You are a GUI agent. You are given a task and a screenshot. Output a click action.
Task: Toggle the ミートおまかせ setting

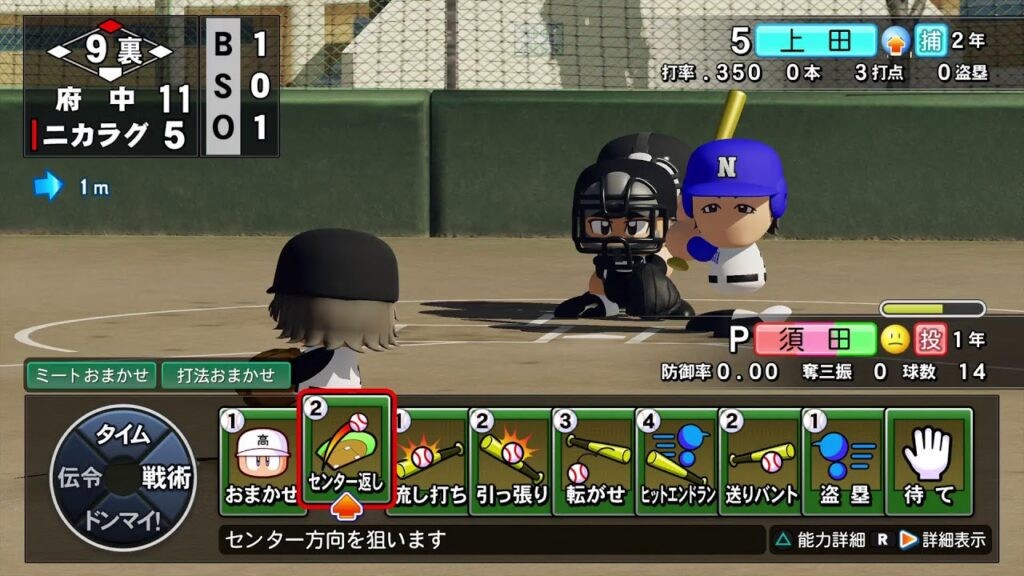point(91,376)
